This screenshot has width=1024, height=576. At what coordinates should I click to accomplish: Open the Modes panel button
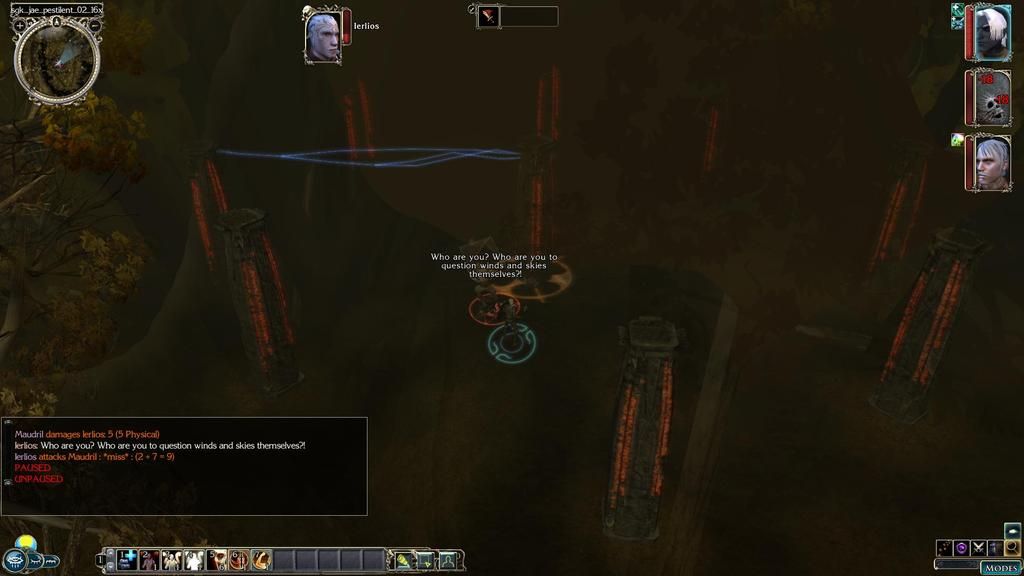point(1000,567)
